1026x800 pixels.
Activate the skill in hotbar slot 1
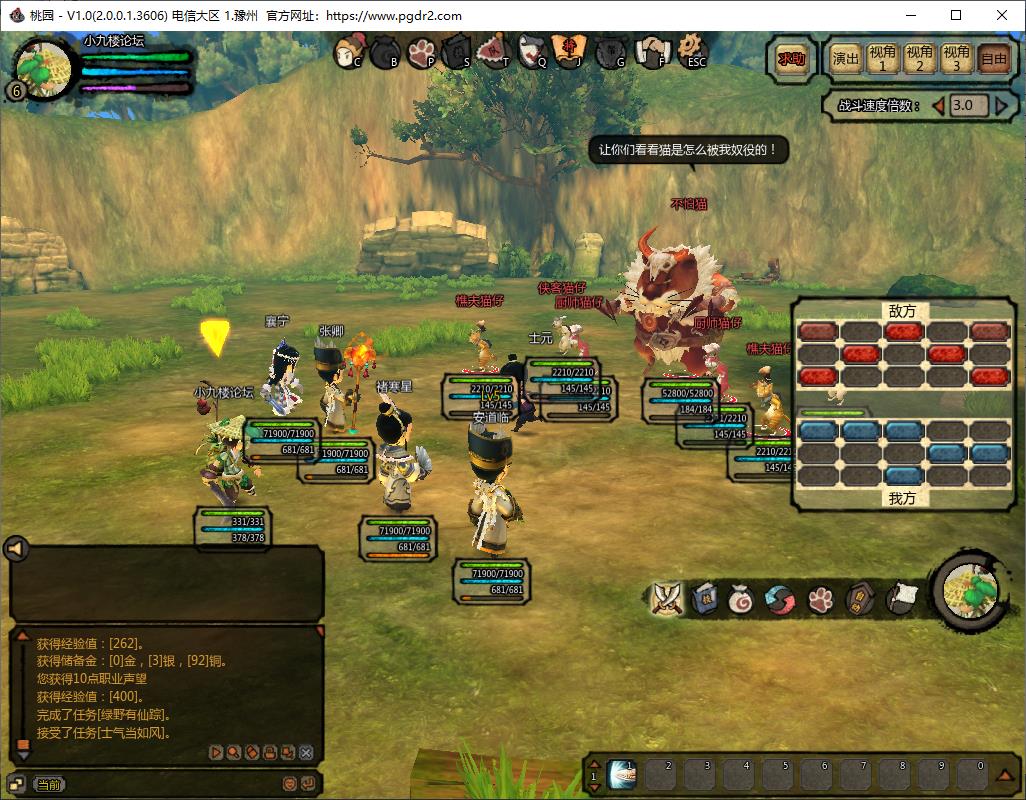622,773
